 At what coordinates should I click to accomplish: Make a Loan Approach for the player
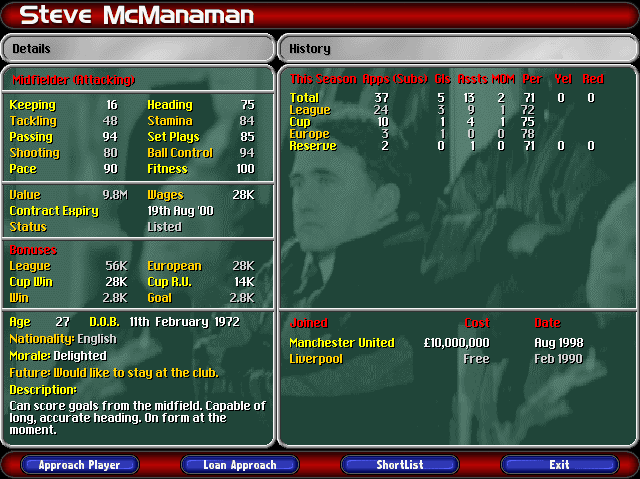[239, 465]
